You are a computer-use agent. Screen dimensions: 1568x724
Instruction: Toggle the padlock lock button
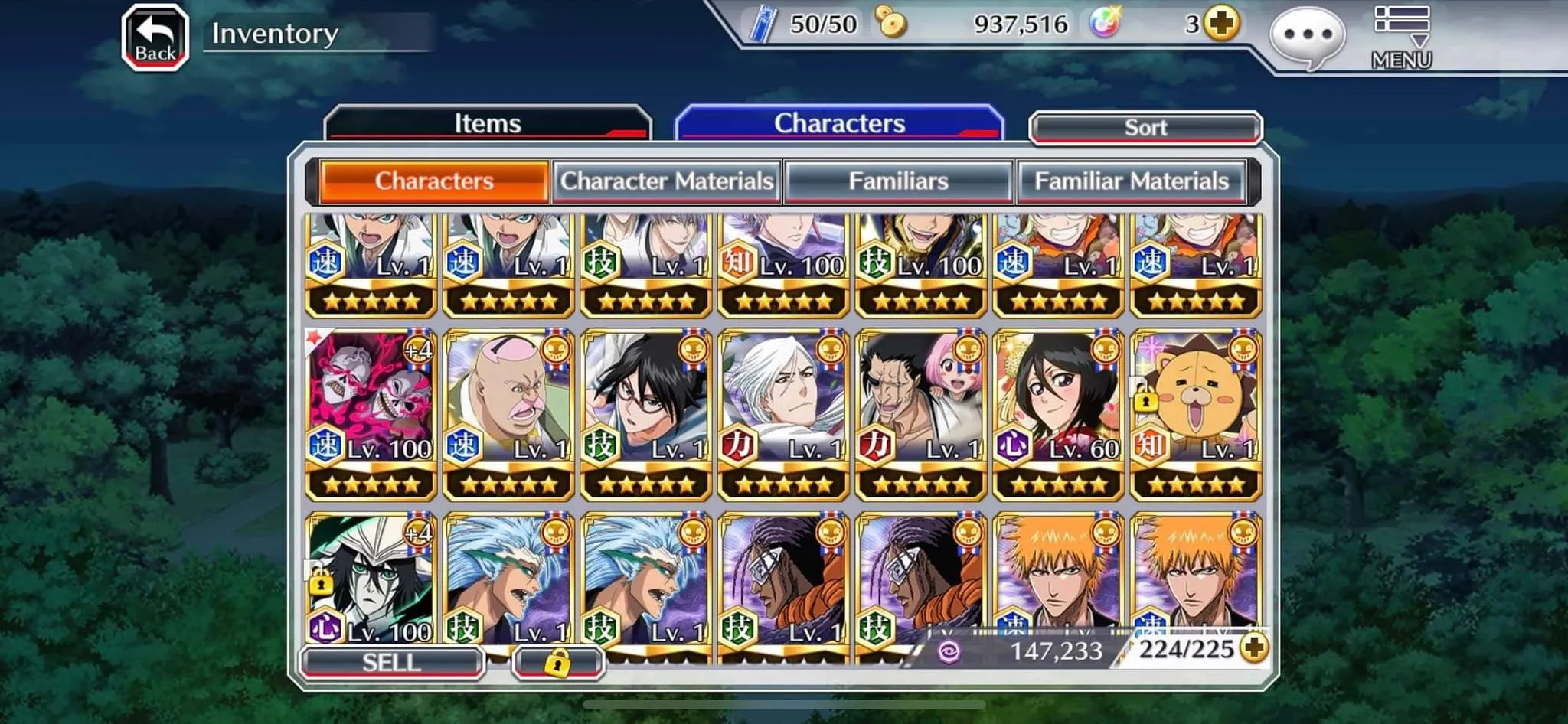558,662
